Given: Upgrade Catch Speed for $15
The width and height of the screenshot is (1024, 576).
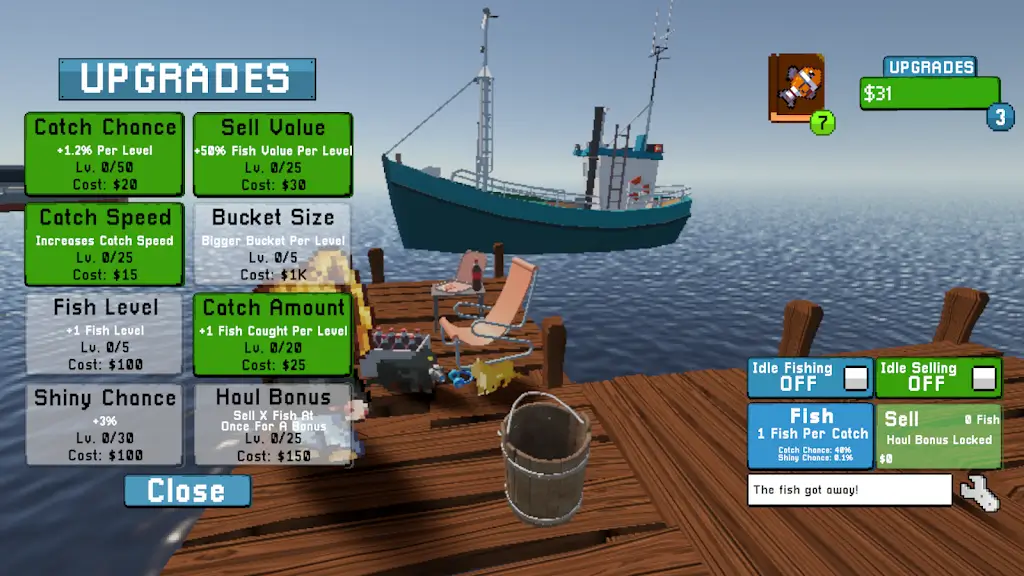Looking at the screenshot, I should click(x=104, y=244).
